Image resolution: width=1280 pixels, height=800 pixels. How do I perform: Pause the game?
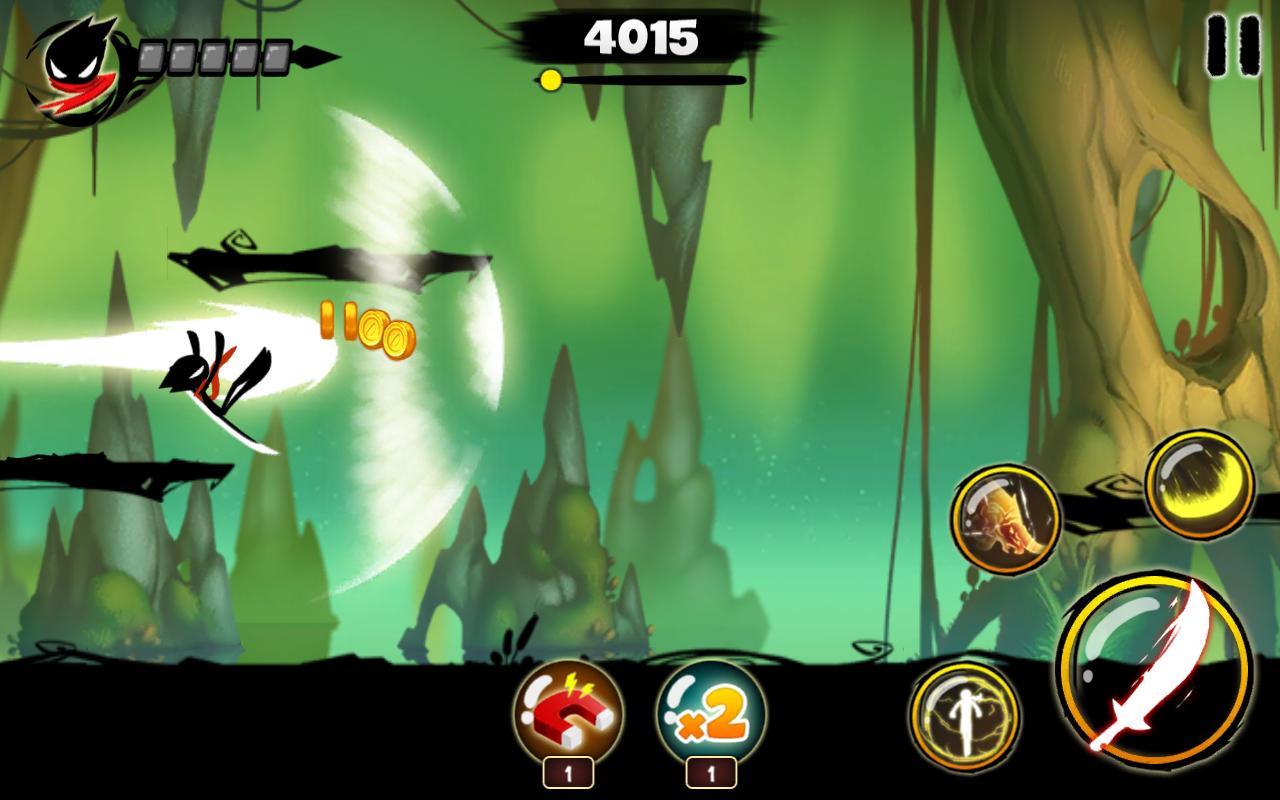coord(1231,46)
